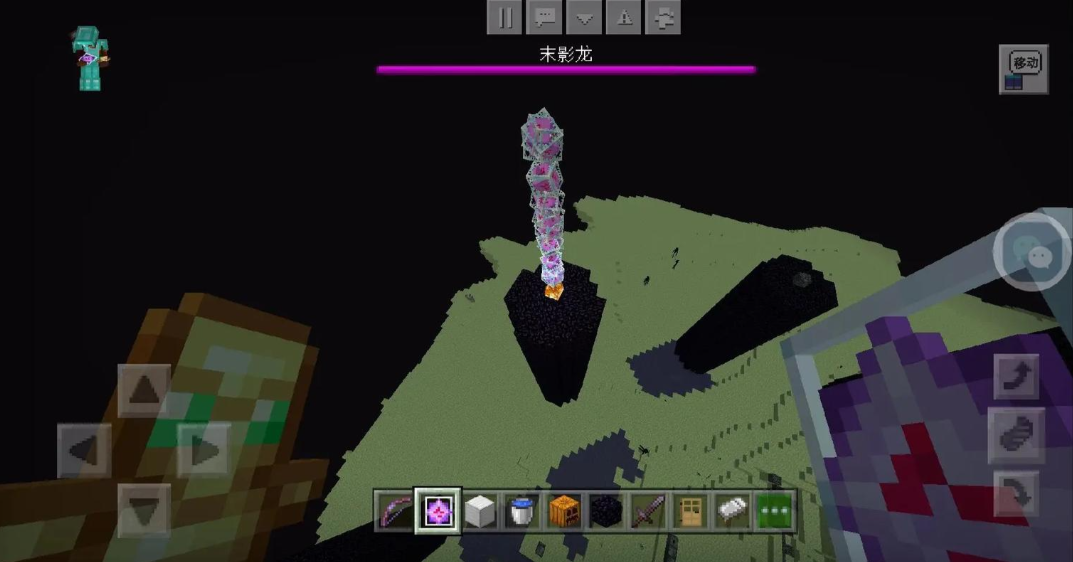
Task: Select the end crystal hotbar slot
Action: click(437, 511)
